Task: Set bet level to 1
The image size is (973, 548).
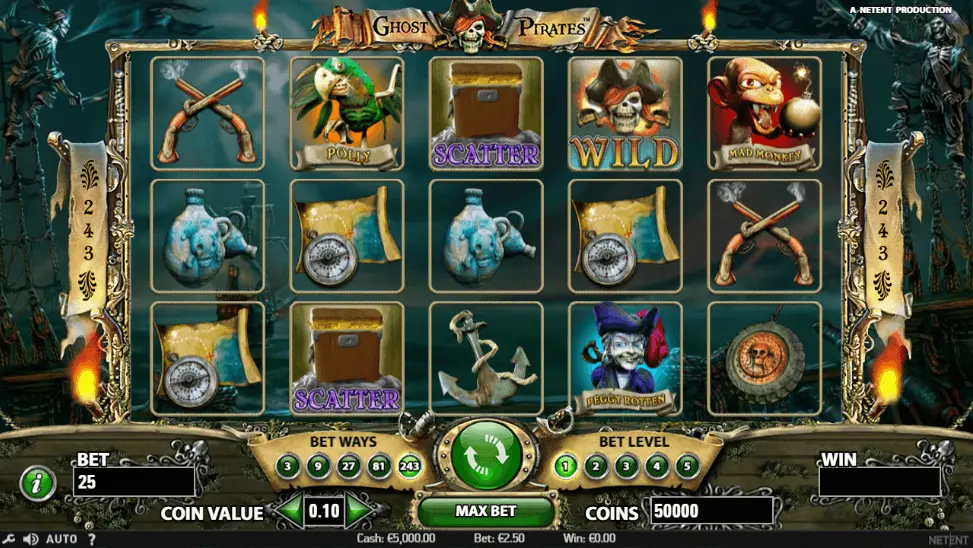Action: [565, 466]
